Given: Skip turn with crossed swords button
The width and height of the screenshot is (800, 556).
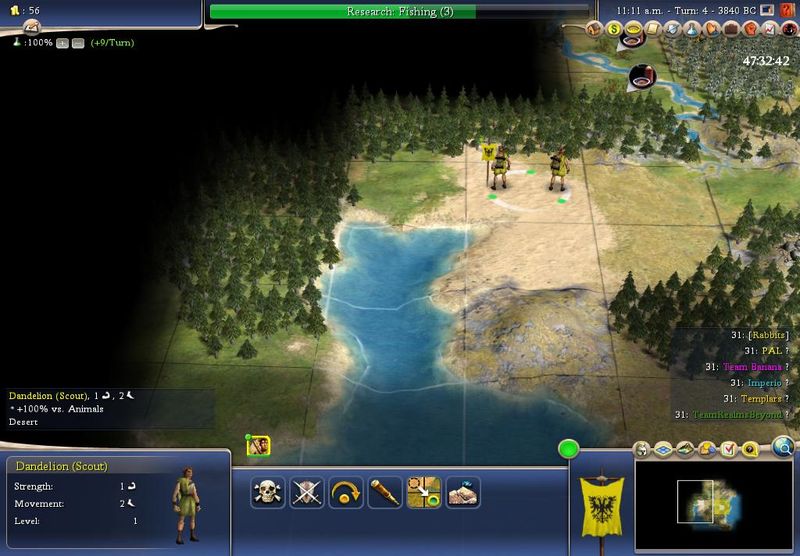Looking at the screenshot, I should pos(306,491).
